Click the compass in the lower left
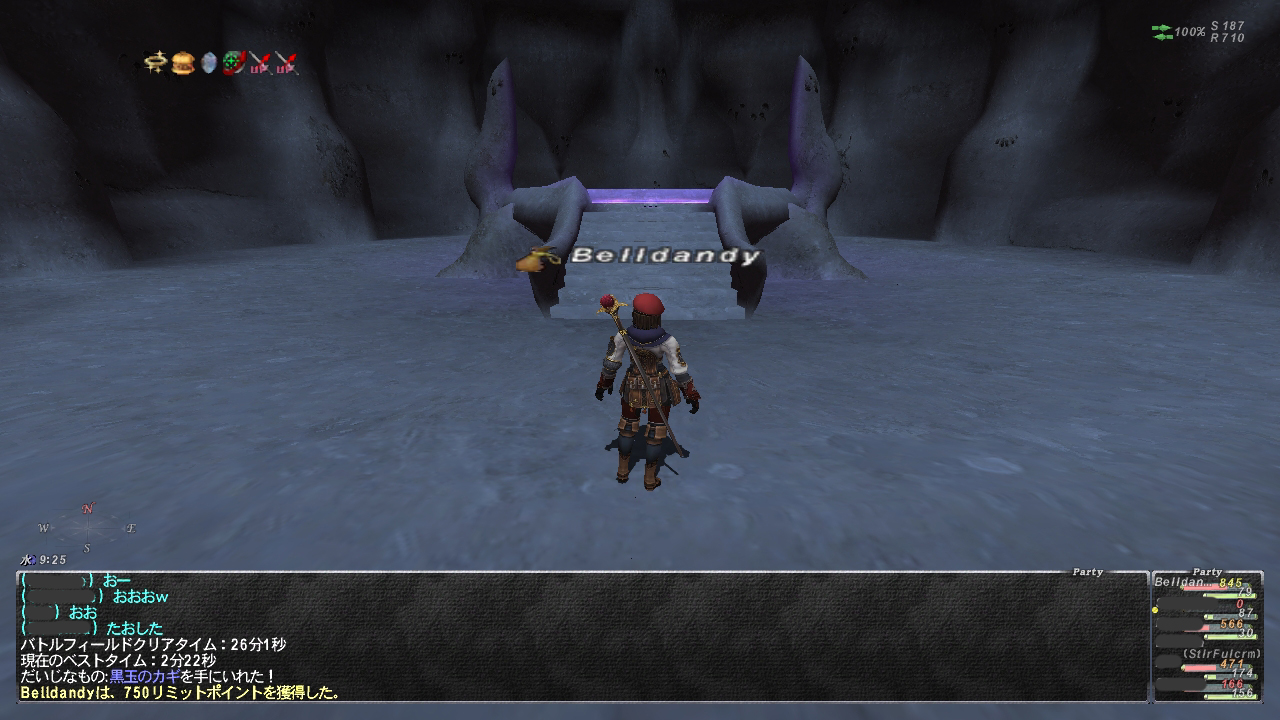The width and height of the screenshot is (1280, 720). pyautogui.click(x=88, y=528)
